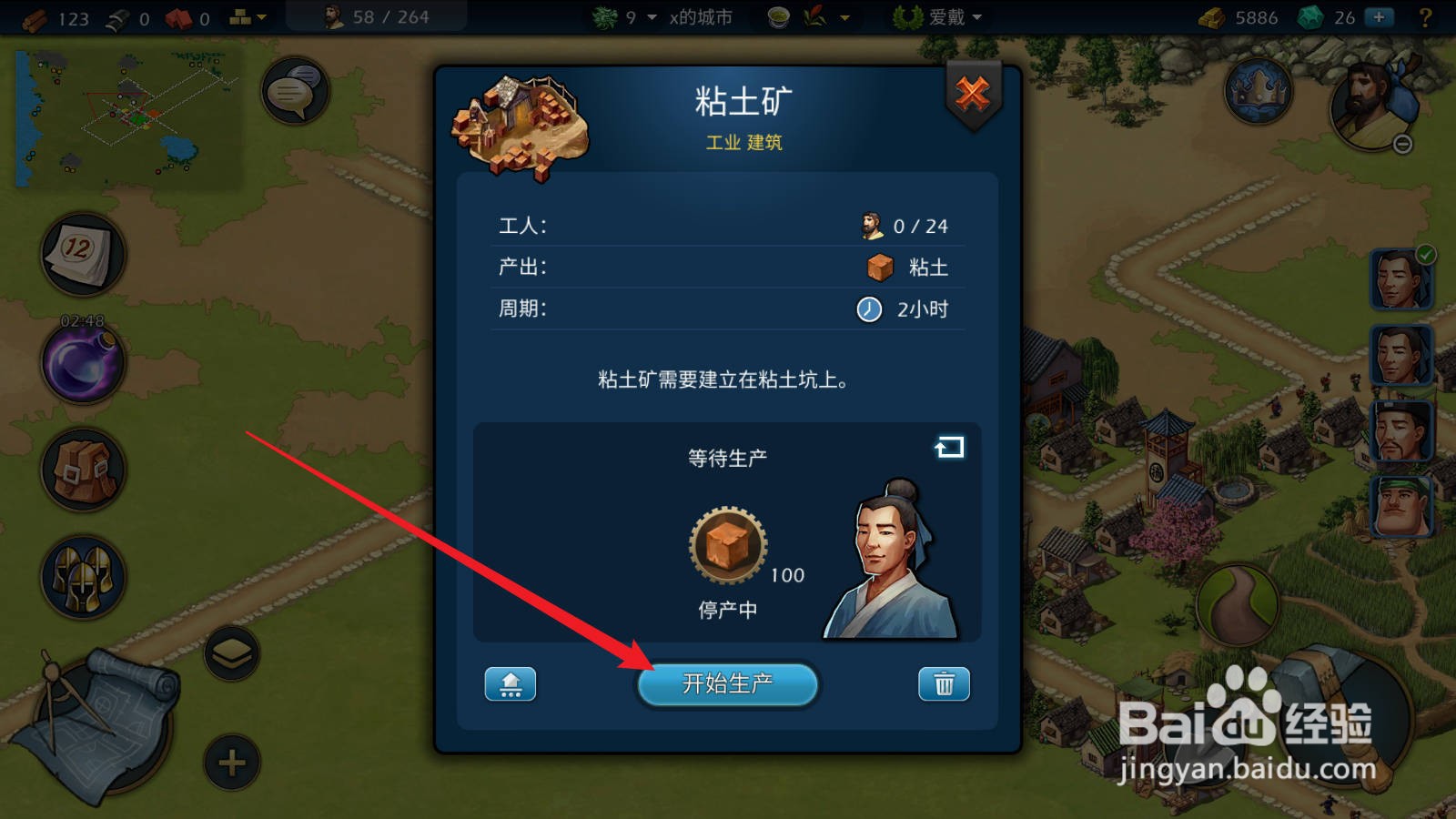The image size is (1456, 819).
Task: Expand the dropdown beside the leaf count 9
Action: pos(650,16)
